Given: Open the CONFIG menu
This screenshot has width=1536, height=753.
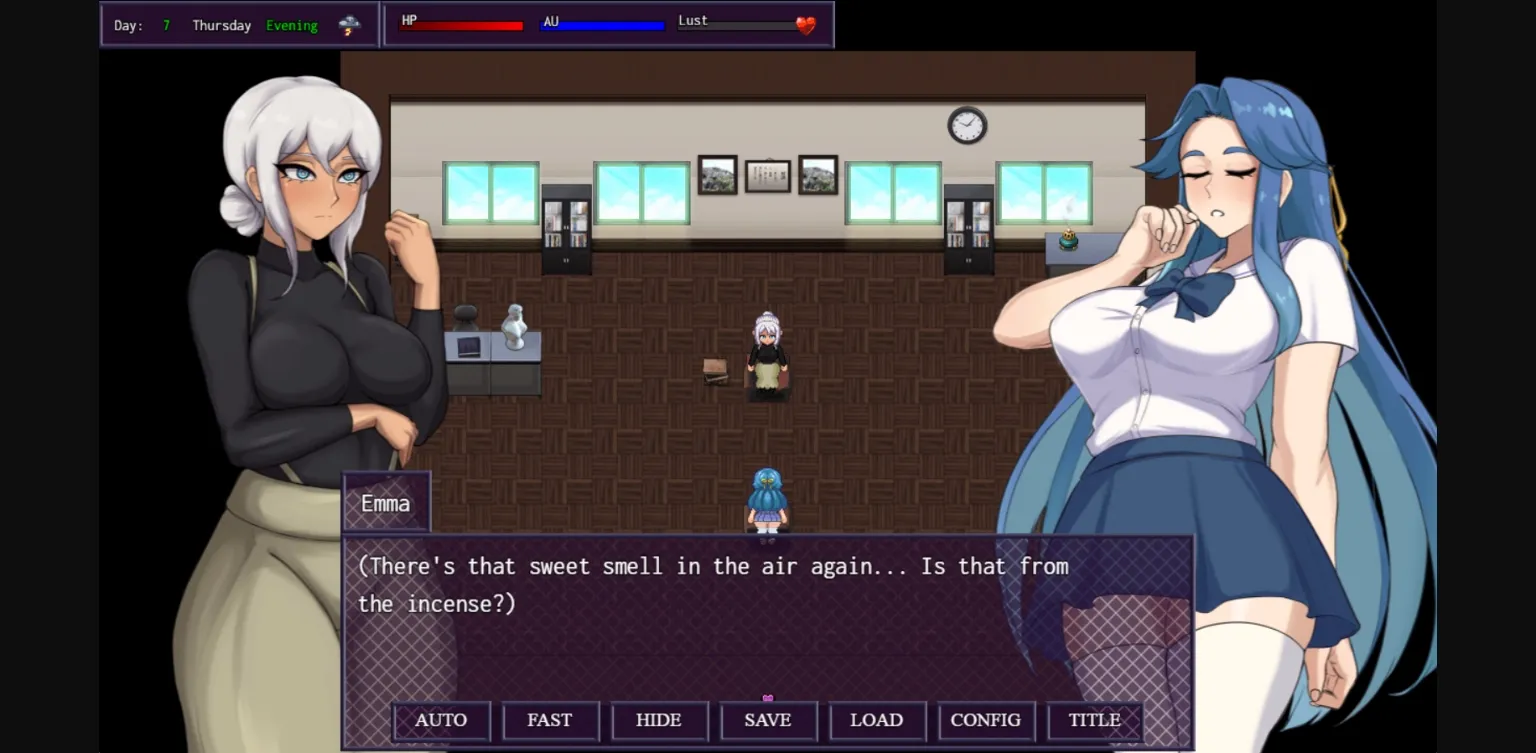Looking at the screenshot, I should pyautogui.click(x=986, y=720).
